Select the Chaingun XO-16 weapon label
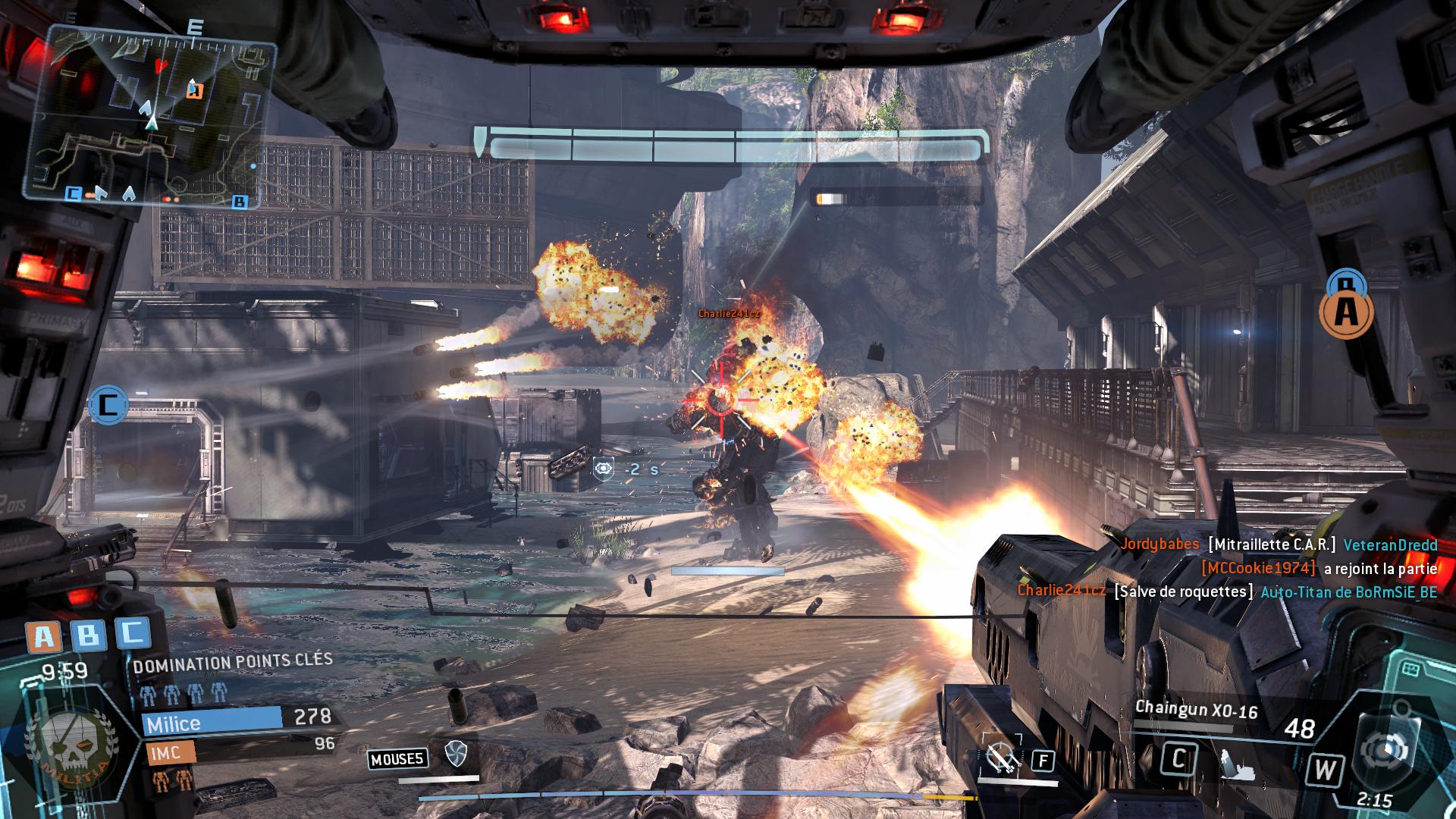 1196,710
